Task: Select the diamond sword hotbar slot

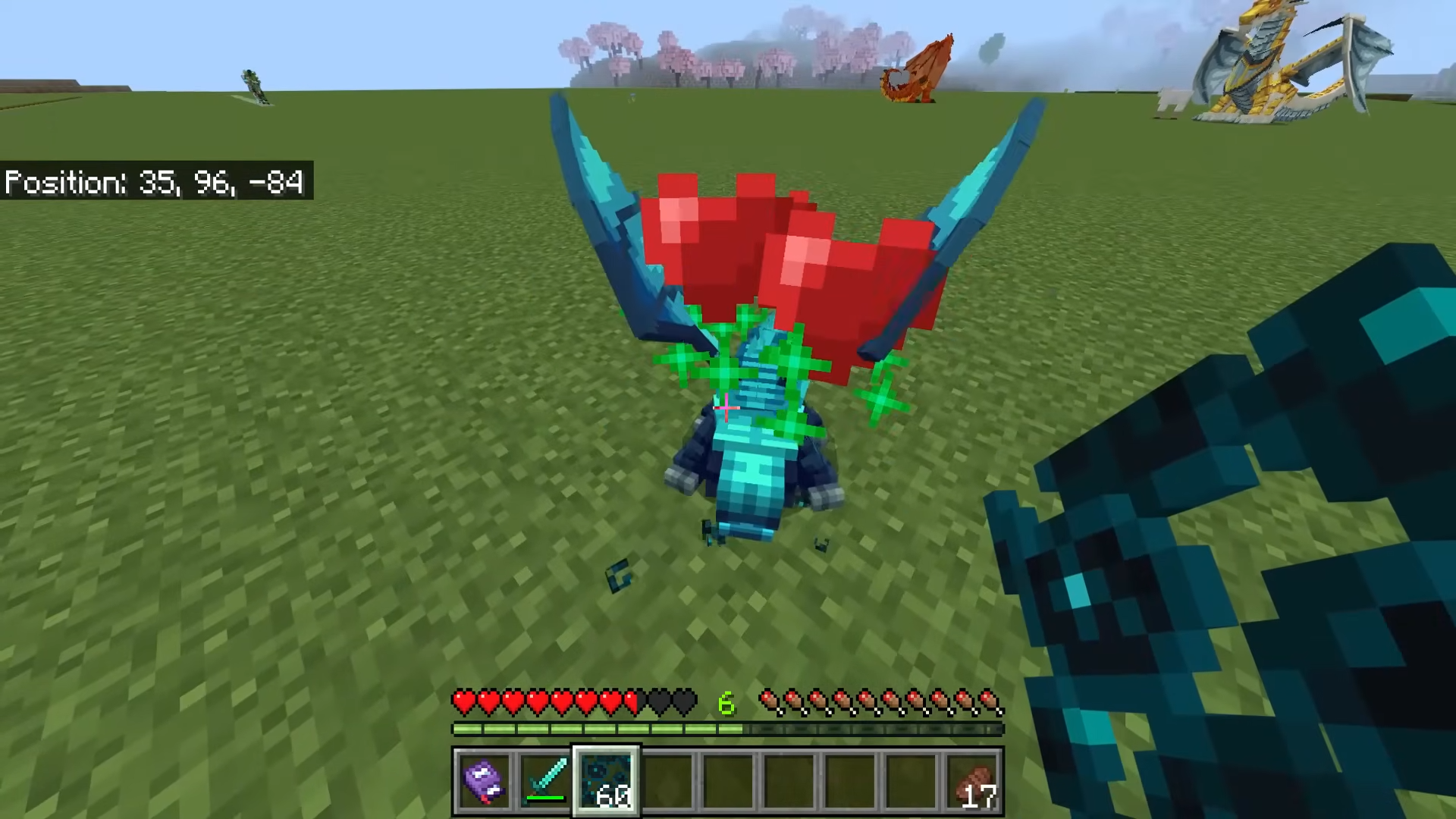Action: [x=545, y=780]
